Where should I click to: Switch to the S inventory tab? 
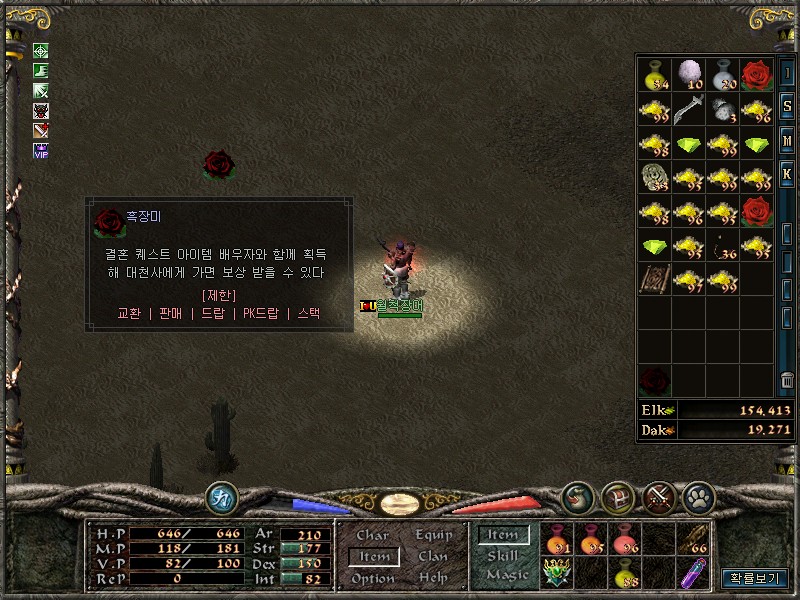[787, 109]
